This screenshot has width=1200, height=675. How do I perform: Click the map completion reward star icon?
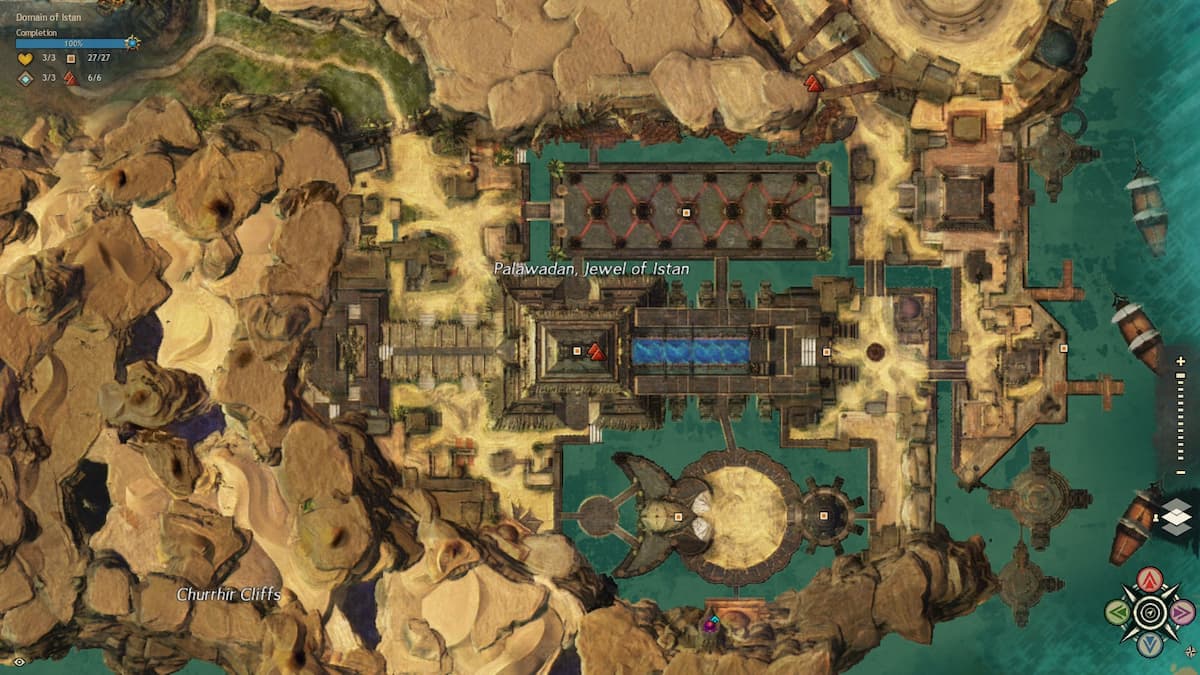(x=132, y=43)
